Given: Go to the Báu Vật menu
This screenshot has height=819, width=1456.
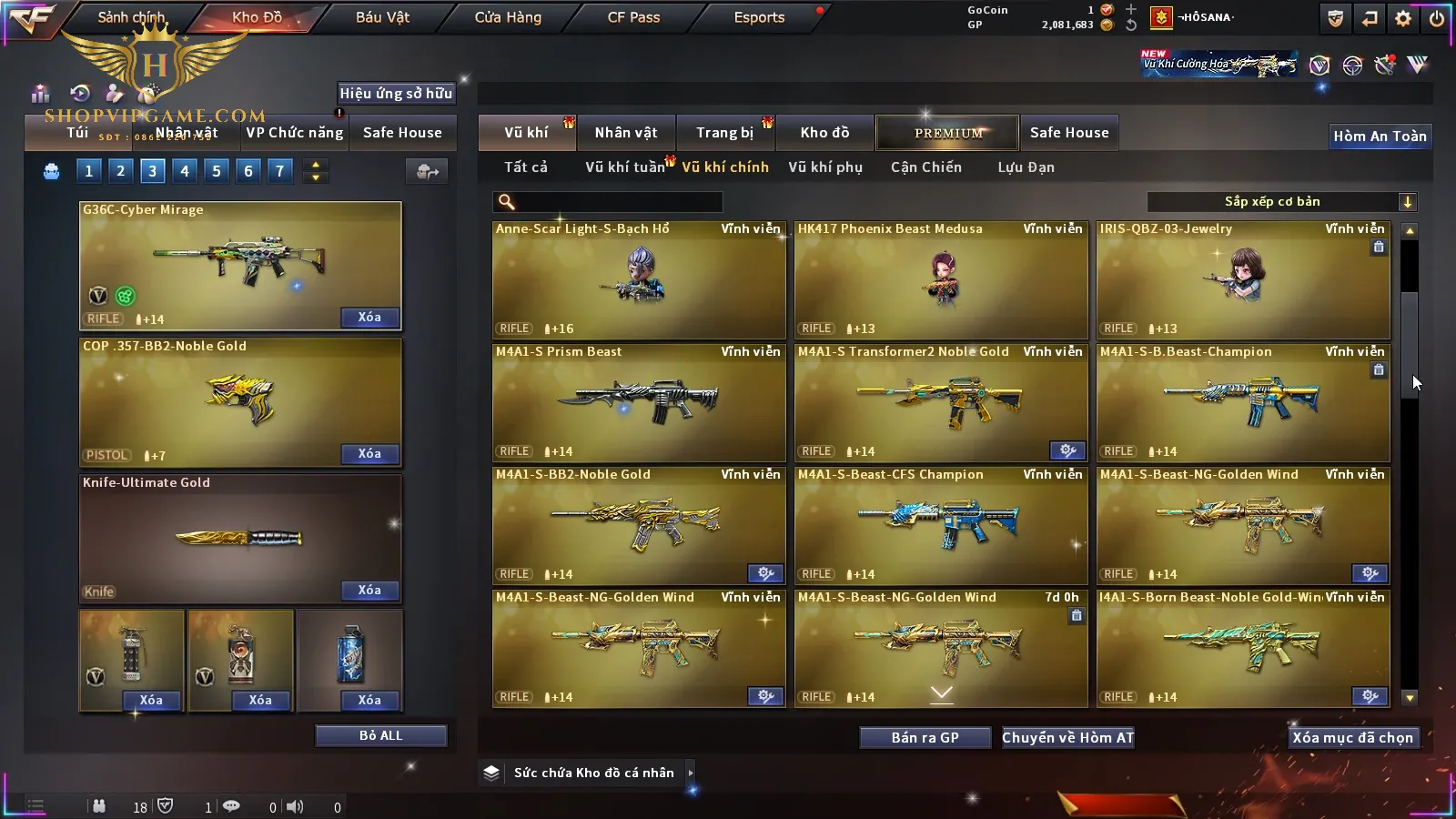Looking at the screenshot, I should 382,17.
